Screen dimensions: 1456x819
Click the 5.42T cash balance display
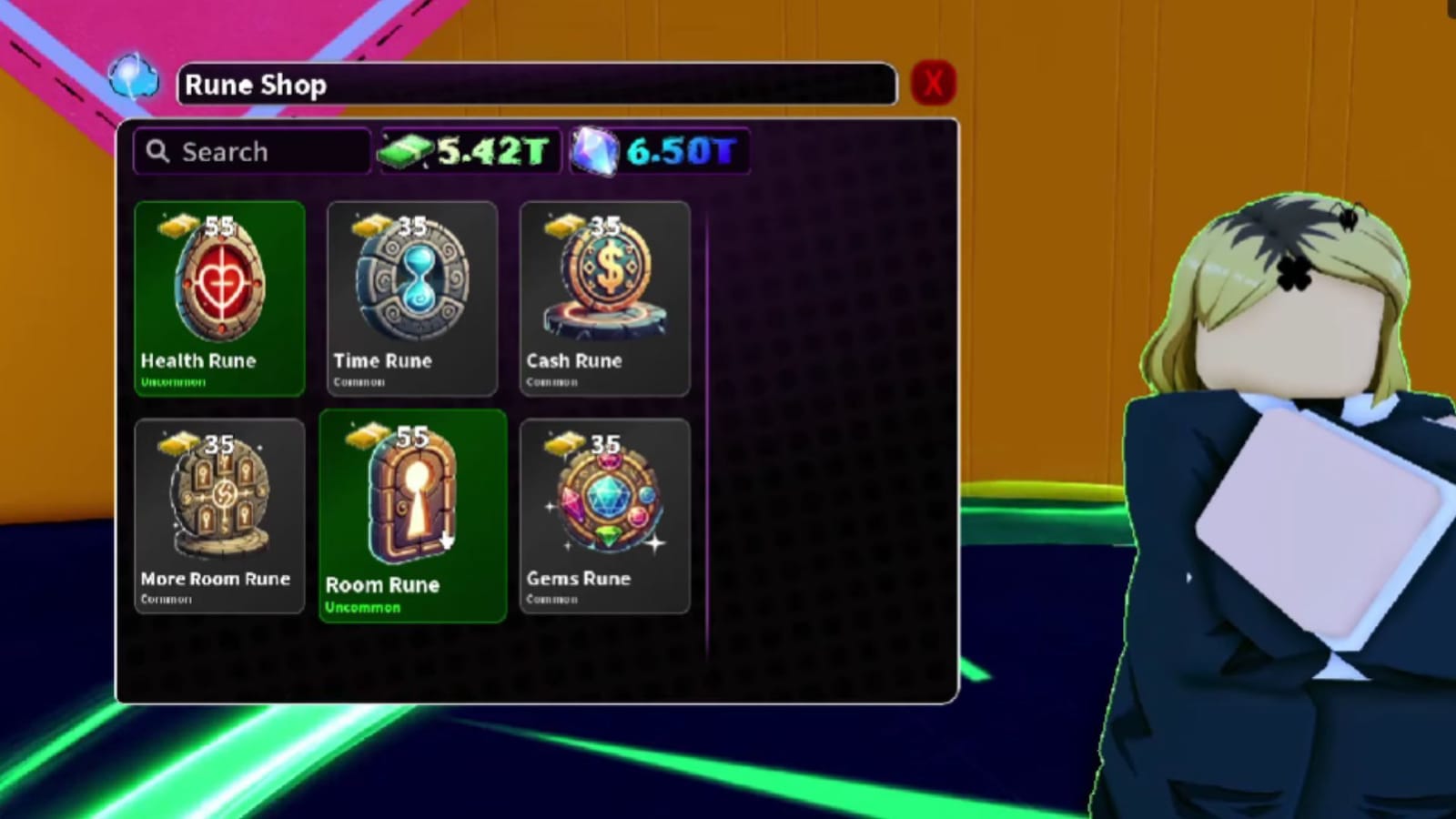coord(469,152)
